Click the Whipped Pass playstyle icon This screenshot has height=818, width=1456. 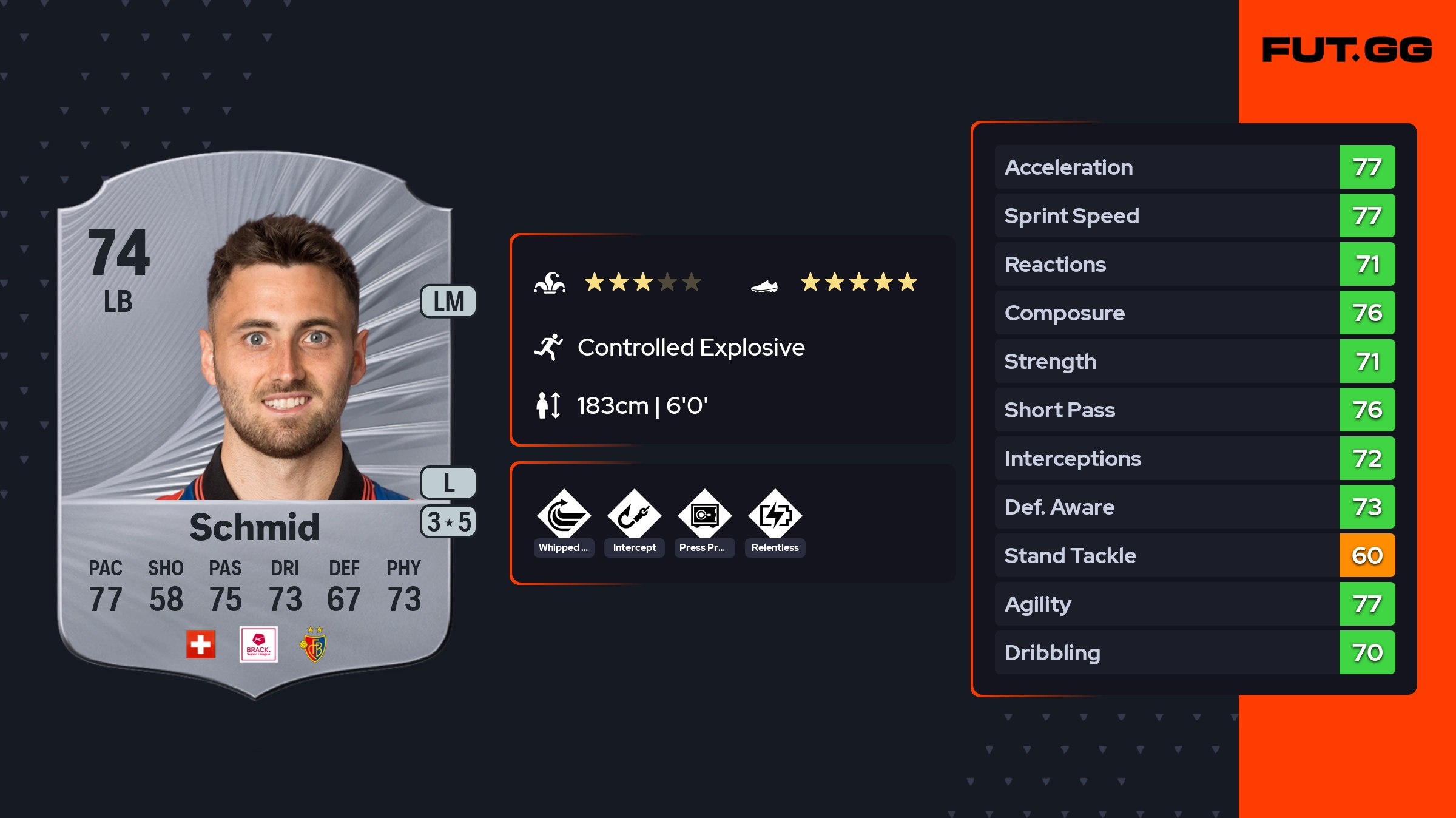click(564, 515)
